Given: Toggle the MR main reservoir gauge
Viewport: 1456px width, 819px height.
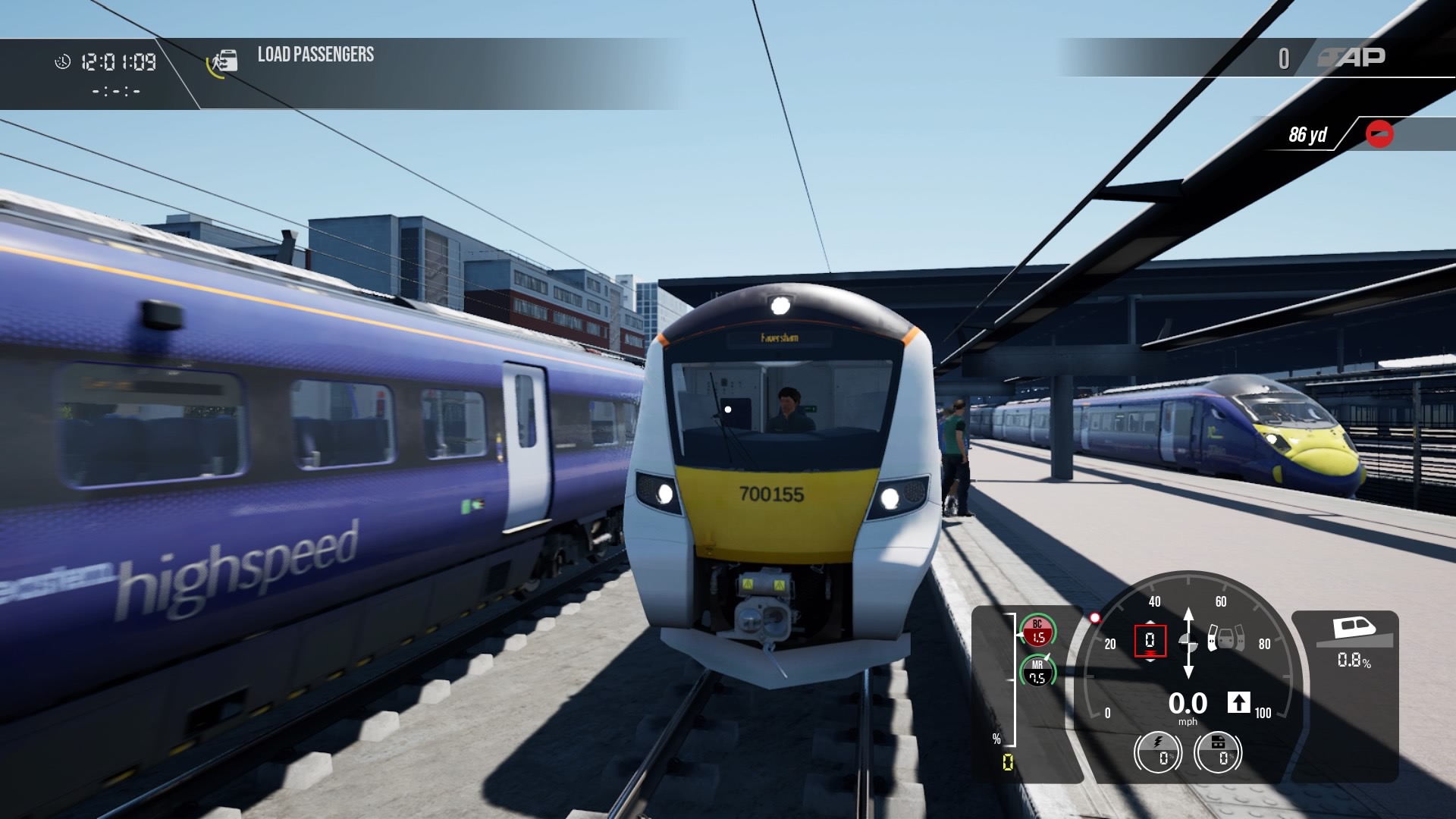Looking at the screenshot, I should 1037,672.
